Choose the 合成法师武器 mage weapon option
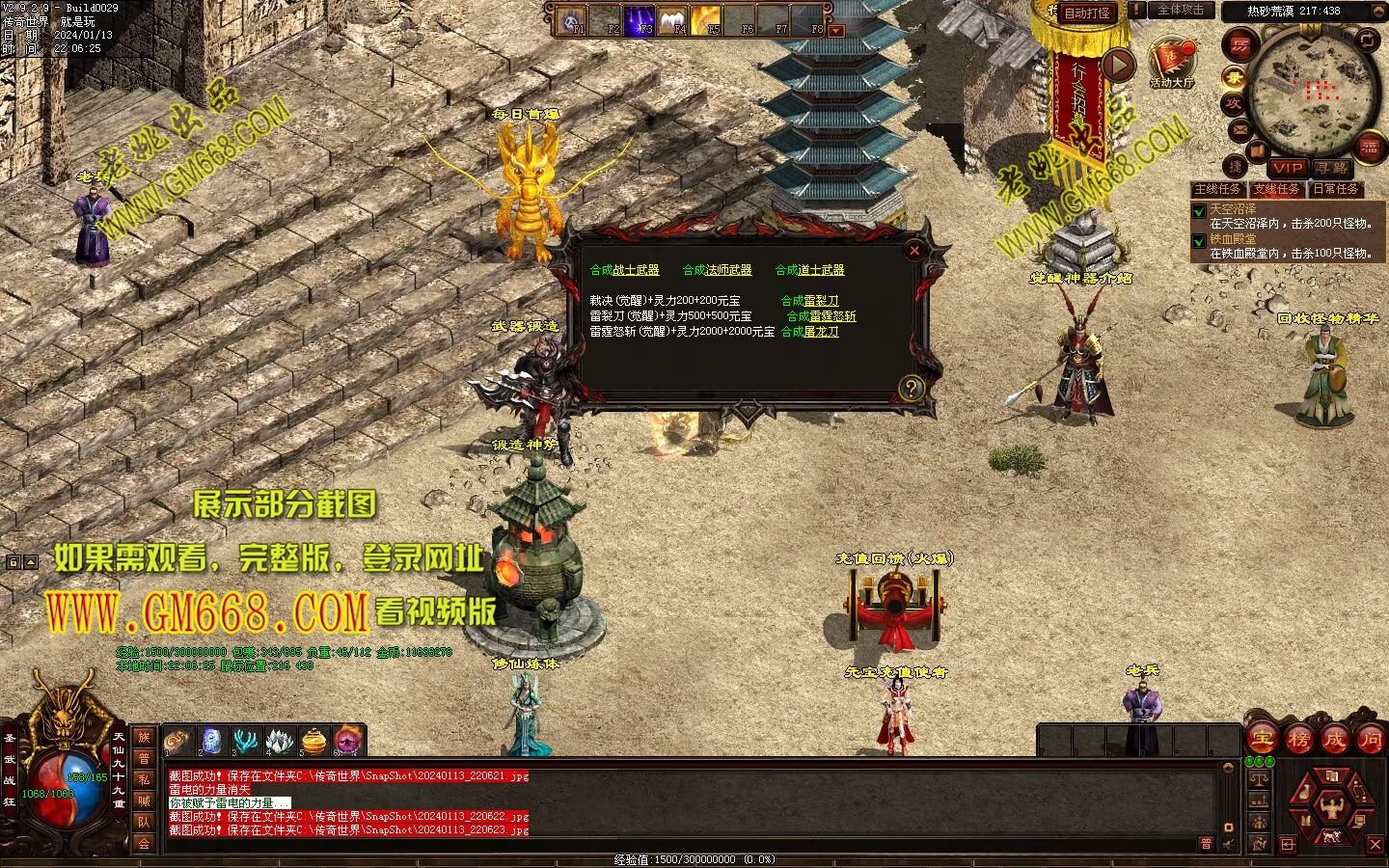 (717, 270)
